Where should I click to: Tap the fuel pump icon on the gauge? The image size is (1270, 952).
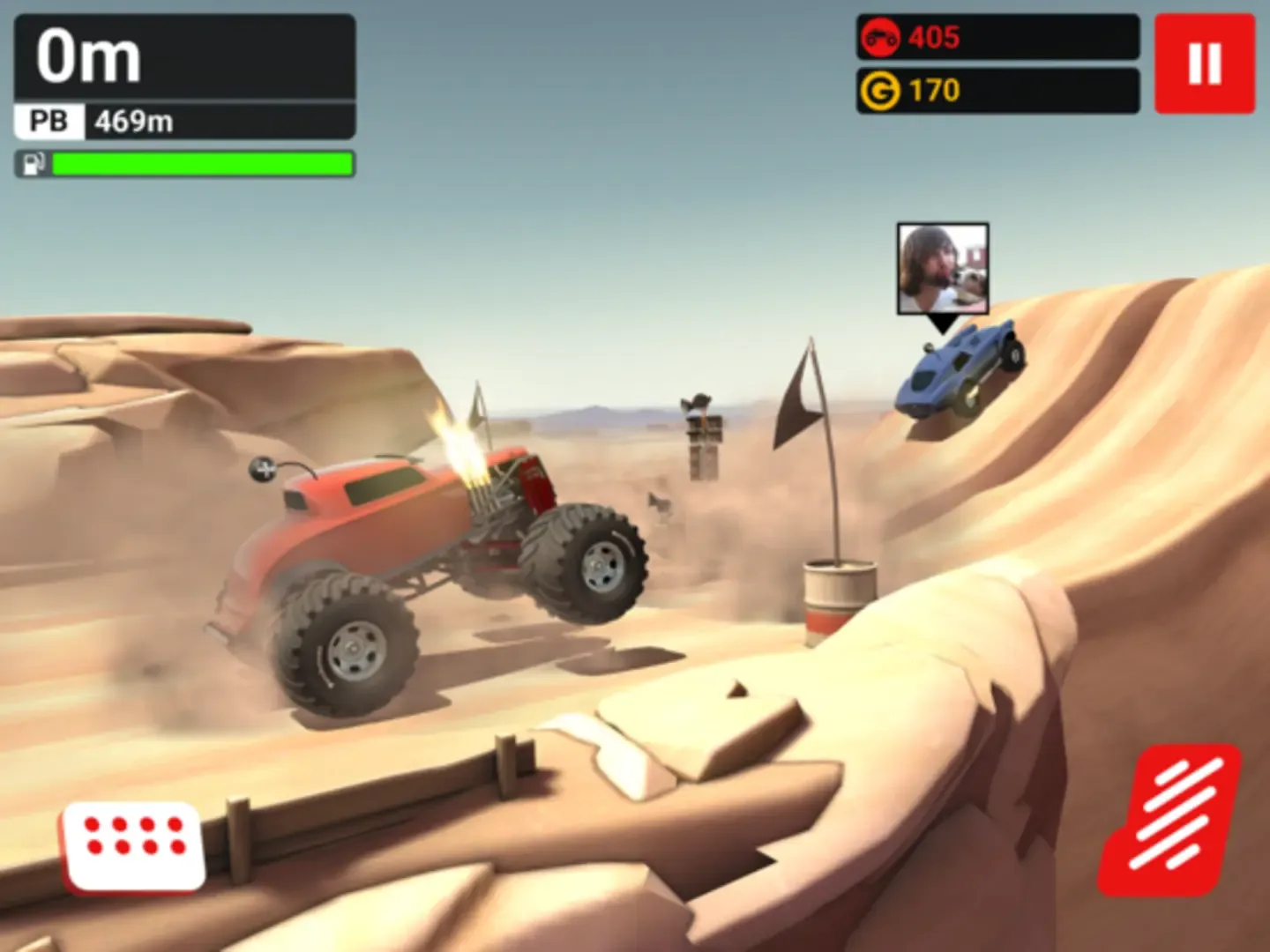32,164
